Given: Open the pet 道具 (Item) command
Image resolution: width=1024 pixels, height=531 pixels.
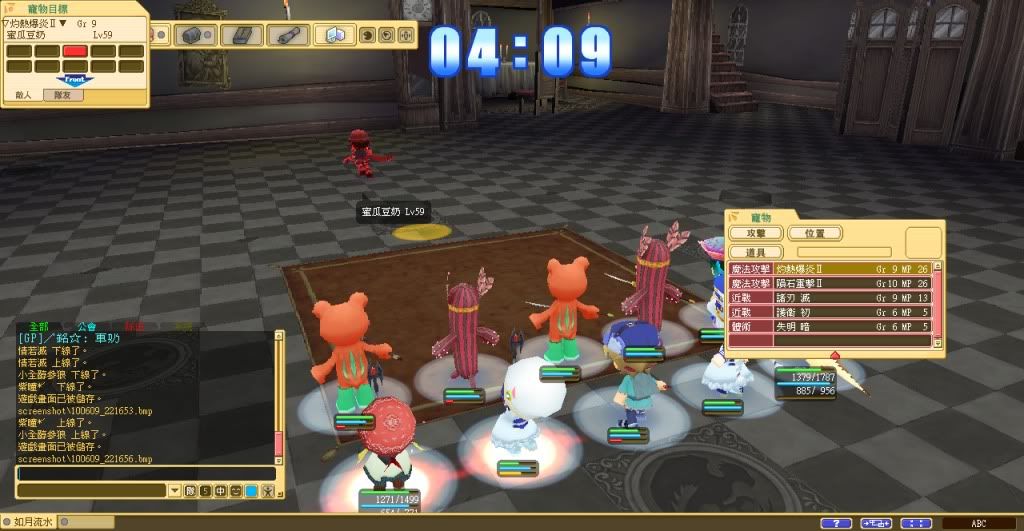Looking at the screenshot, I should [756, 251].
